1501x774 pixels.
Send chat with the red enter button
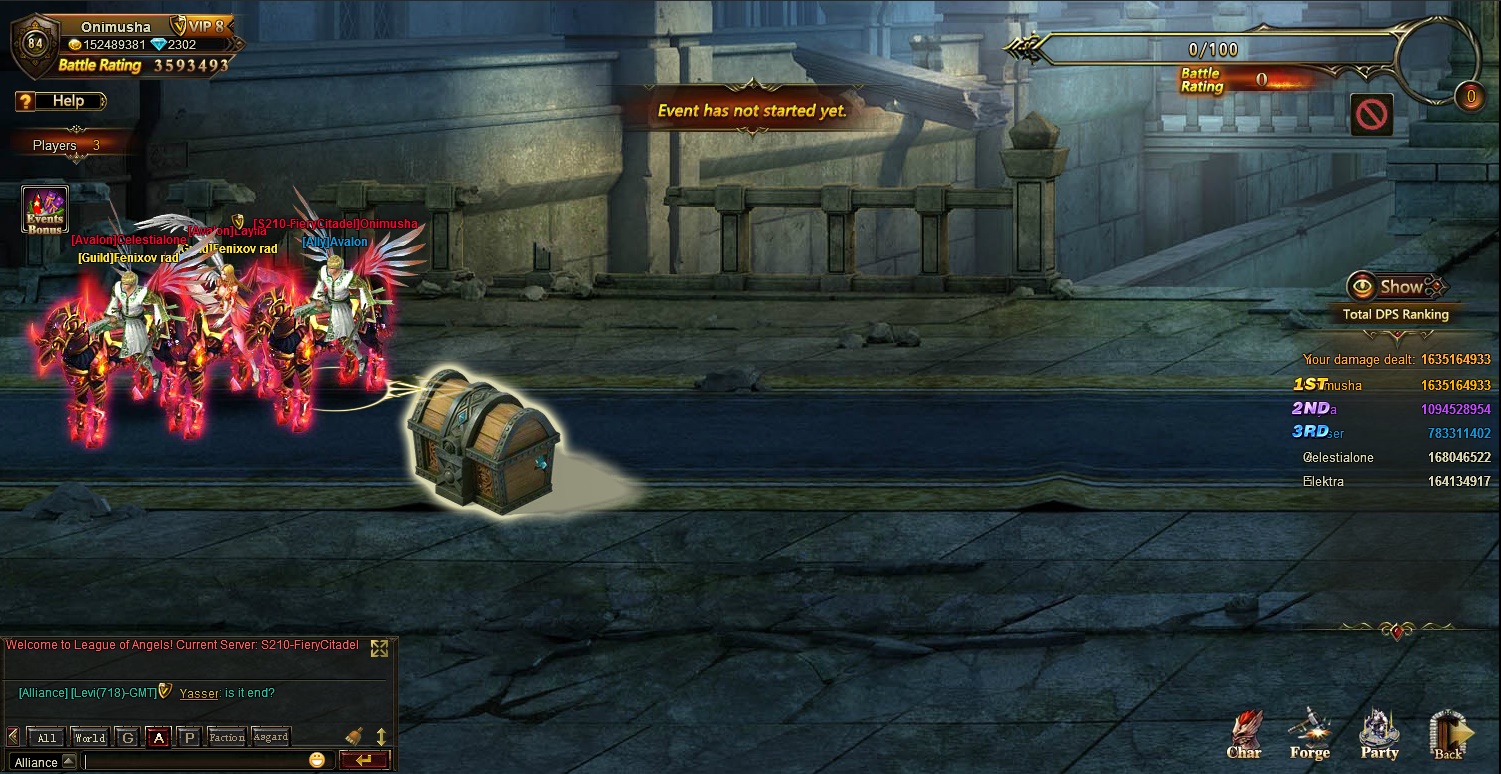(x=365, y=760)
